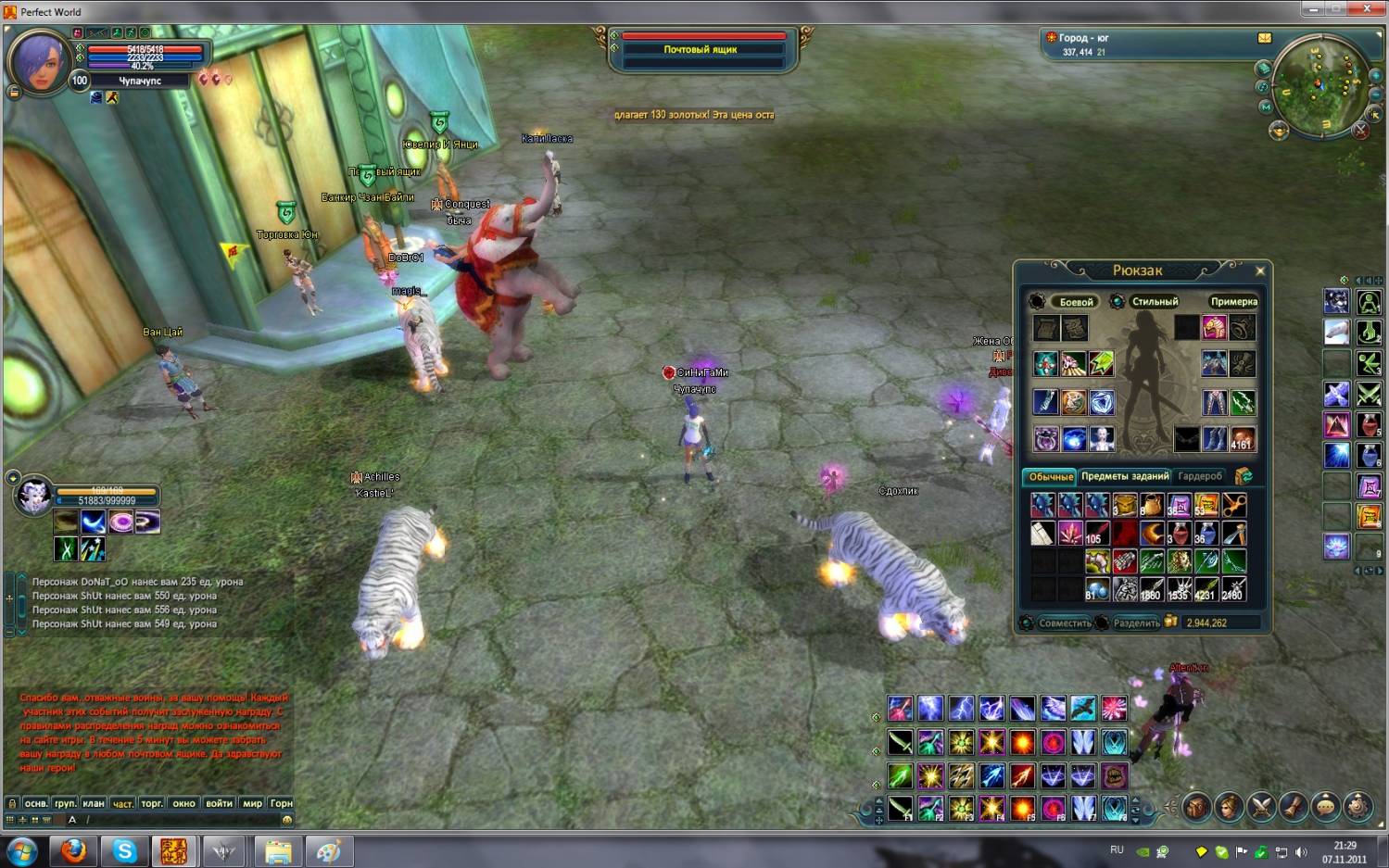Open Firefox from the Windows taskbar

pyautogui.click(x=73, y=850)
